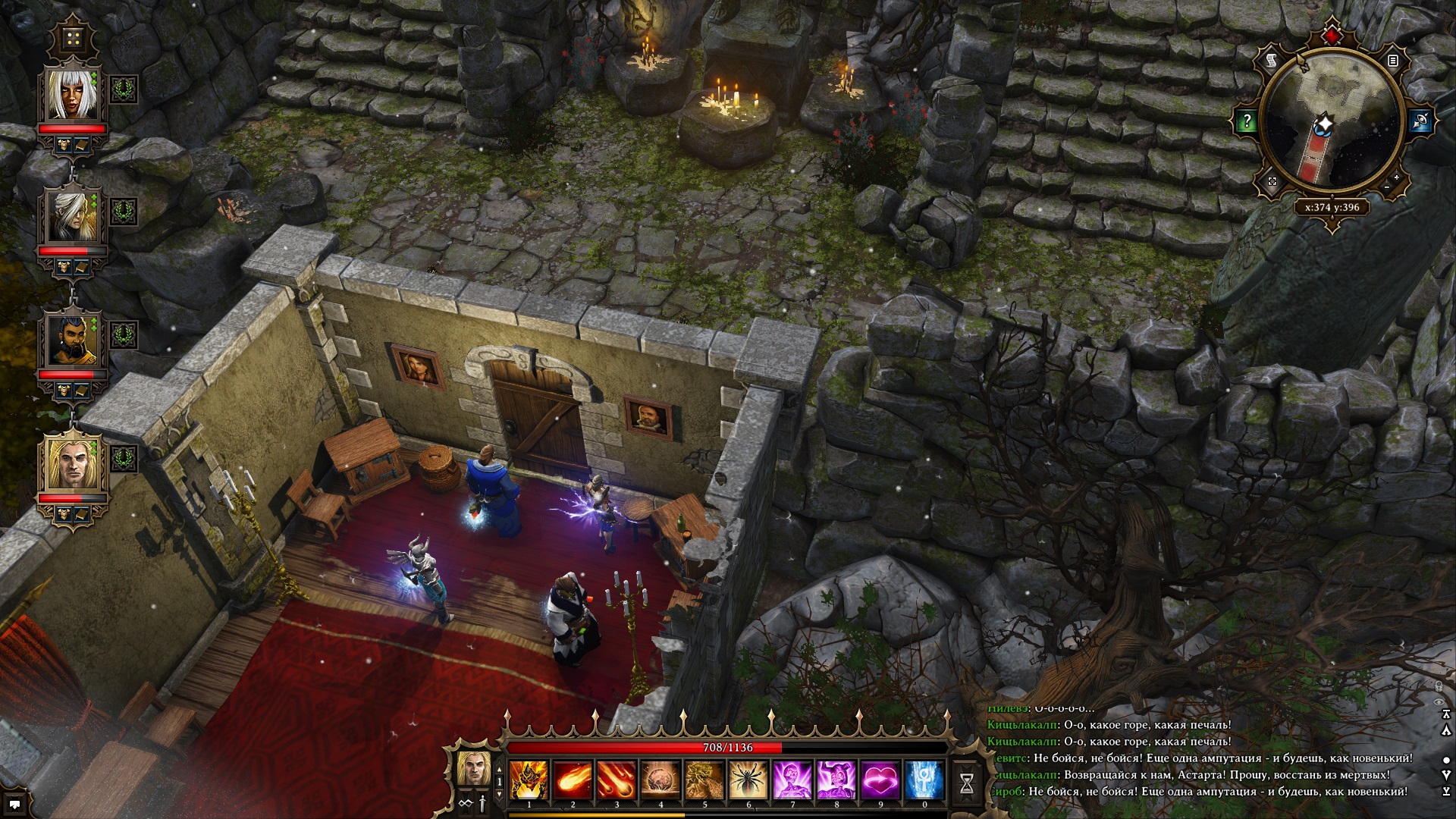
Task: Cast the blue ankh resurrection skill
Action: 924,780
